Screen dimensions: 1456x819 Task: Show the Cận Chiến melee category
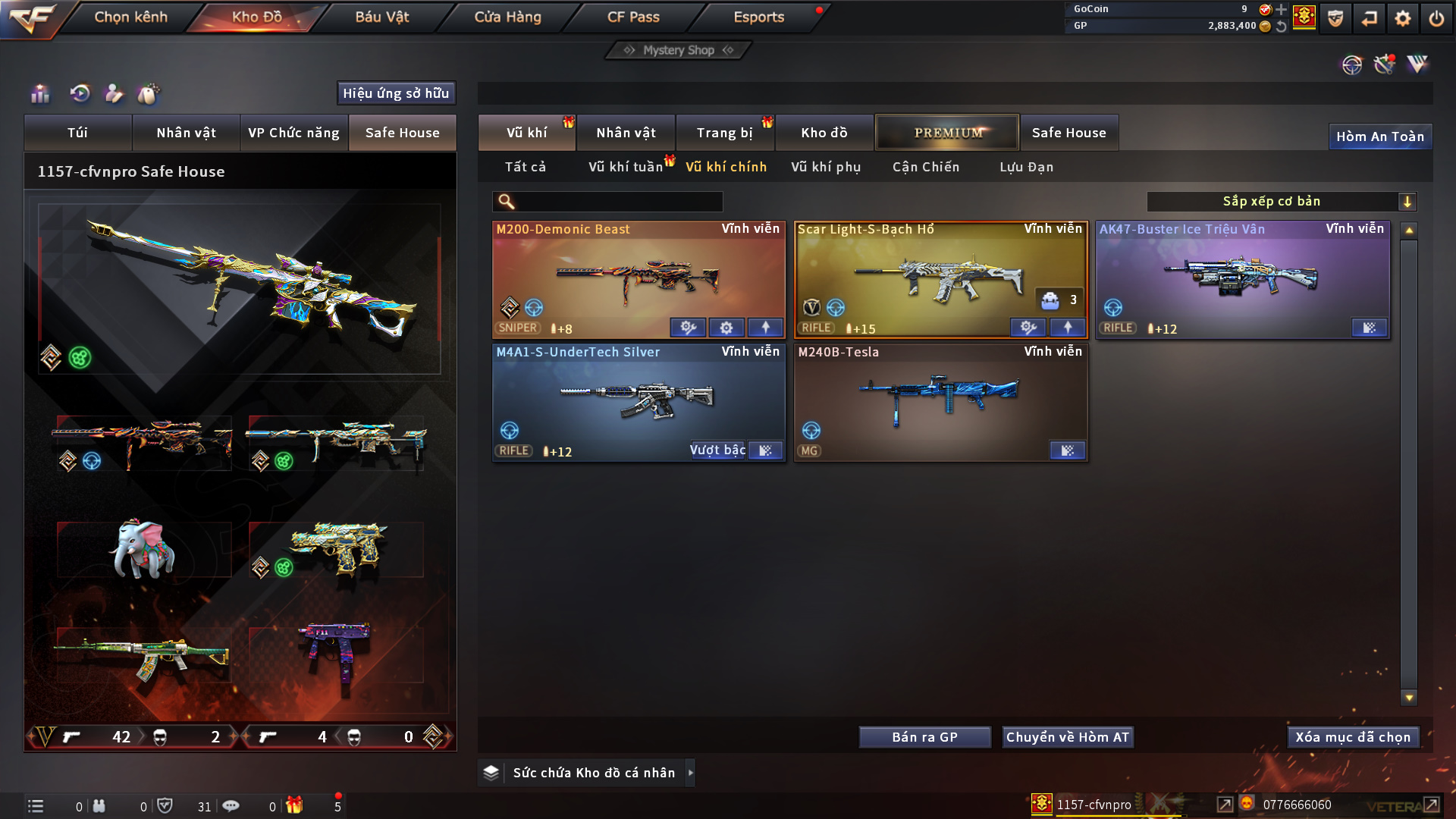pos(926,167)
